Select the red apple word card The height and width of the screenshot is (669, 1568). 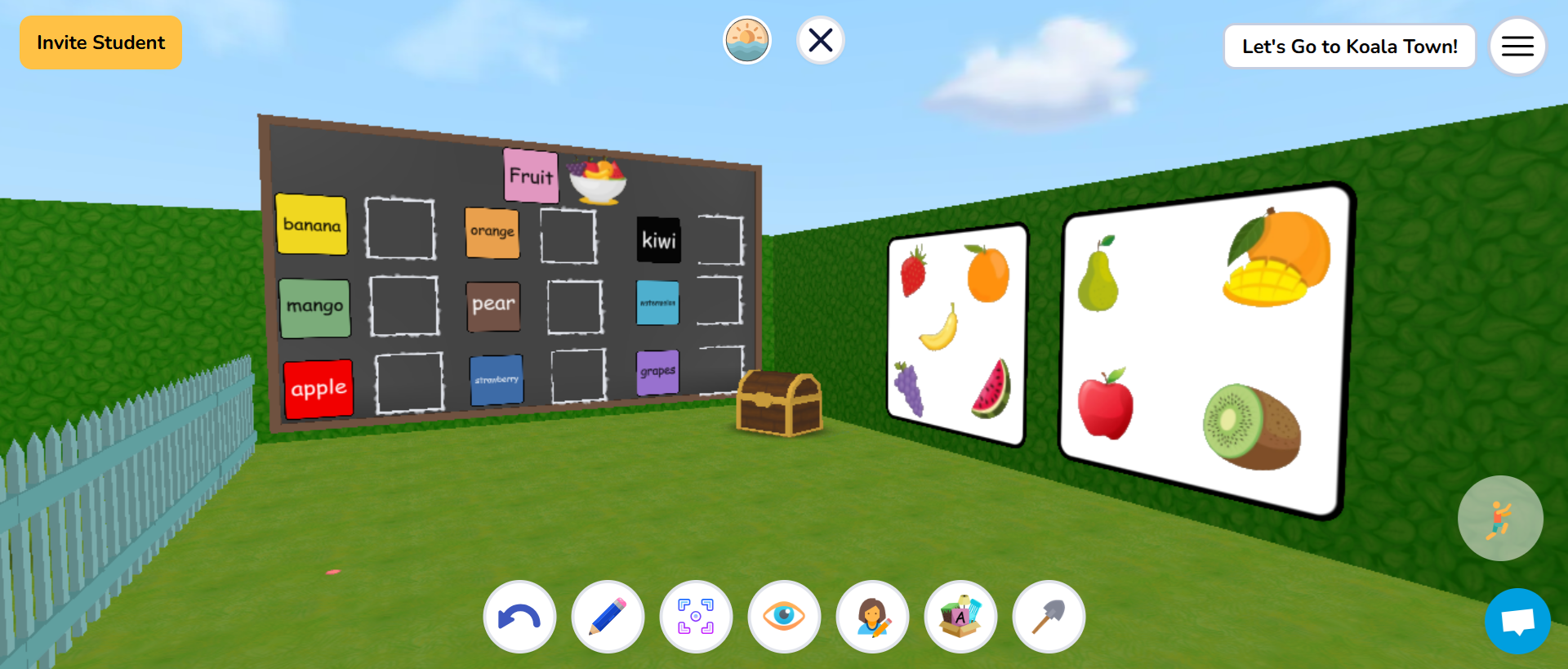click(318, 389)
